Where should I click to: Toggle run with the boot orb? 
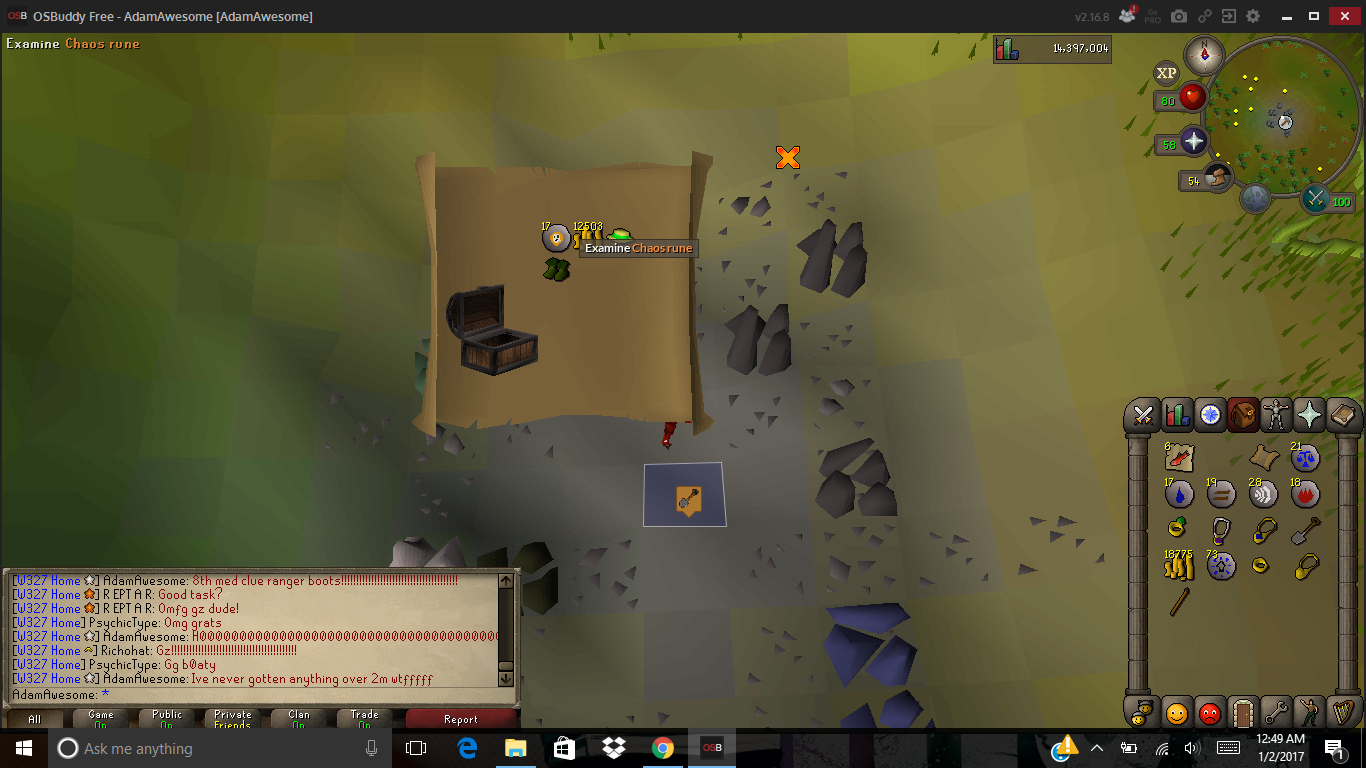[x=1218, y=178]
